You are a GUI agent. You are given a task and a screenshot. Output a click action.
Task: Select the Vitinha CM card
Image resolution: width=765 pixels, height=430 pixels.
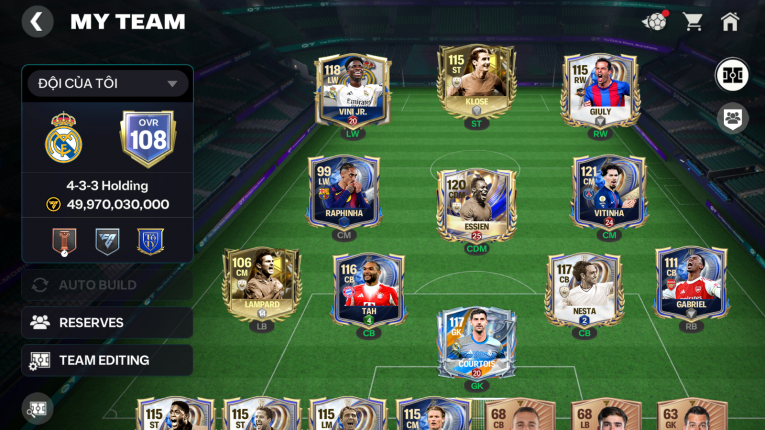[x=609, y=191]
